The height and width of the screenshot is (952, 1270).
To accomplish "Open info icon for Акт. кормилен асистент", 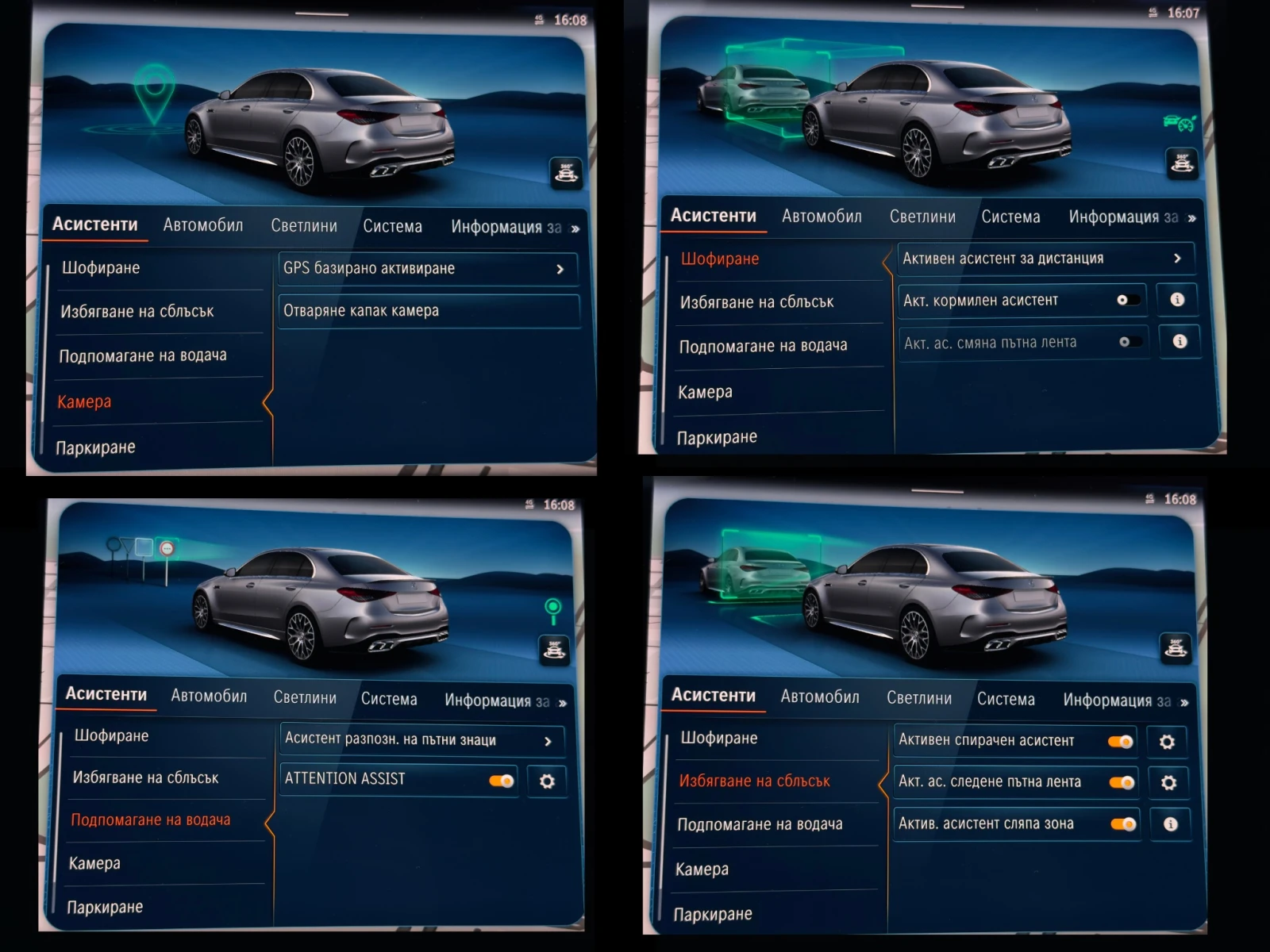I will coord(1178,300).
